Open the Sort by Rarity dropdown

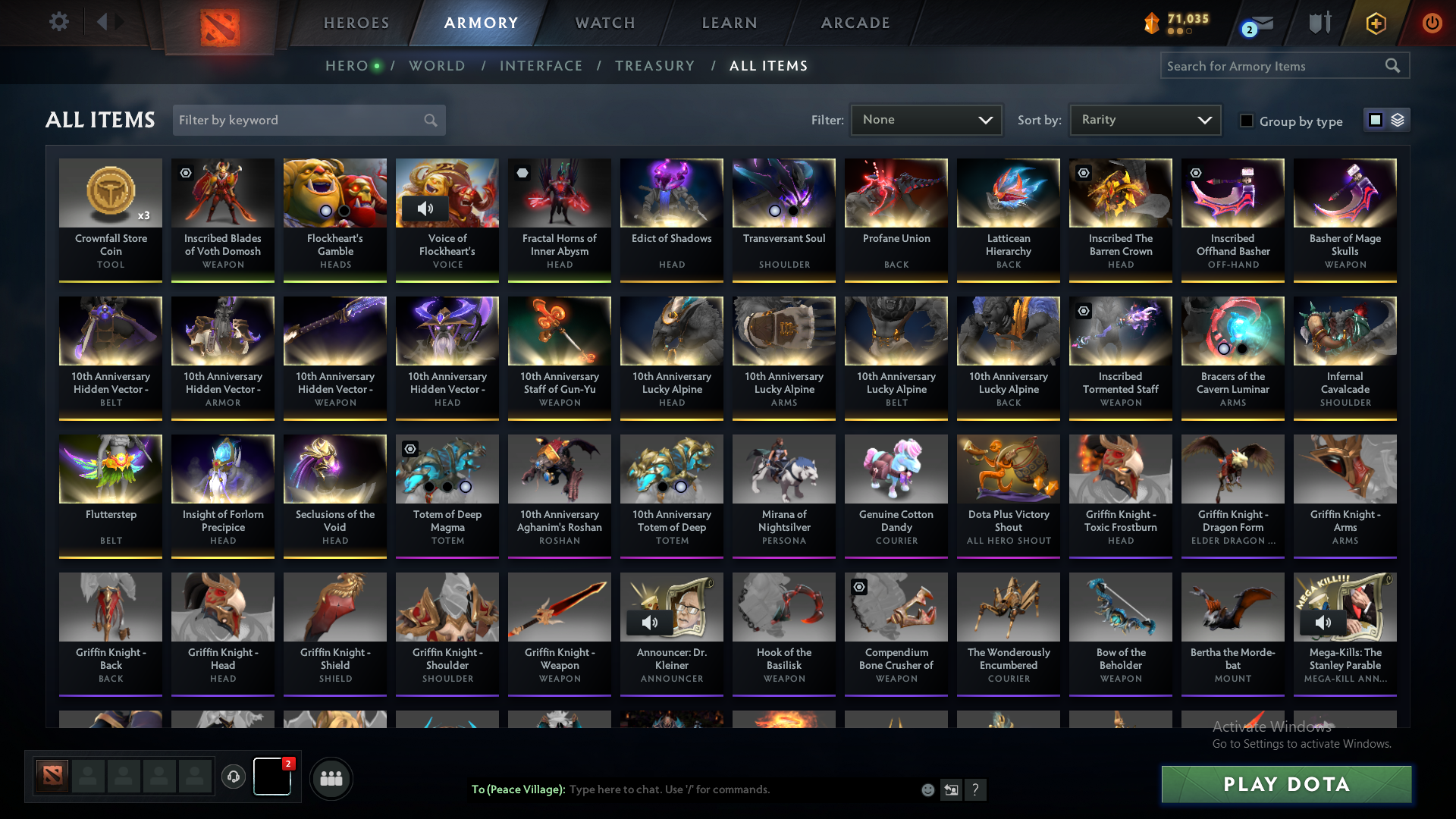click(x=1145, y=120)
